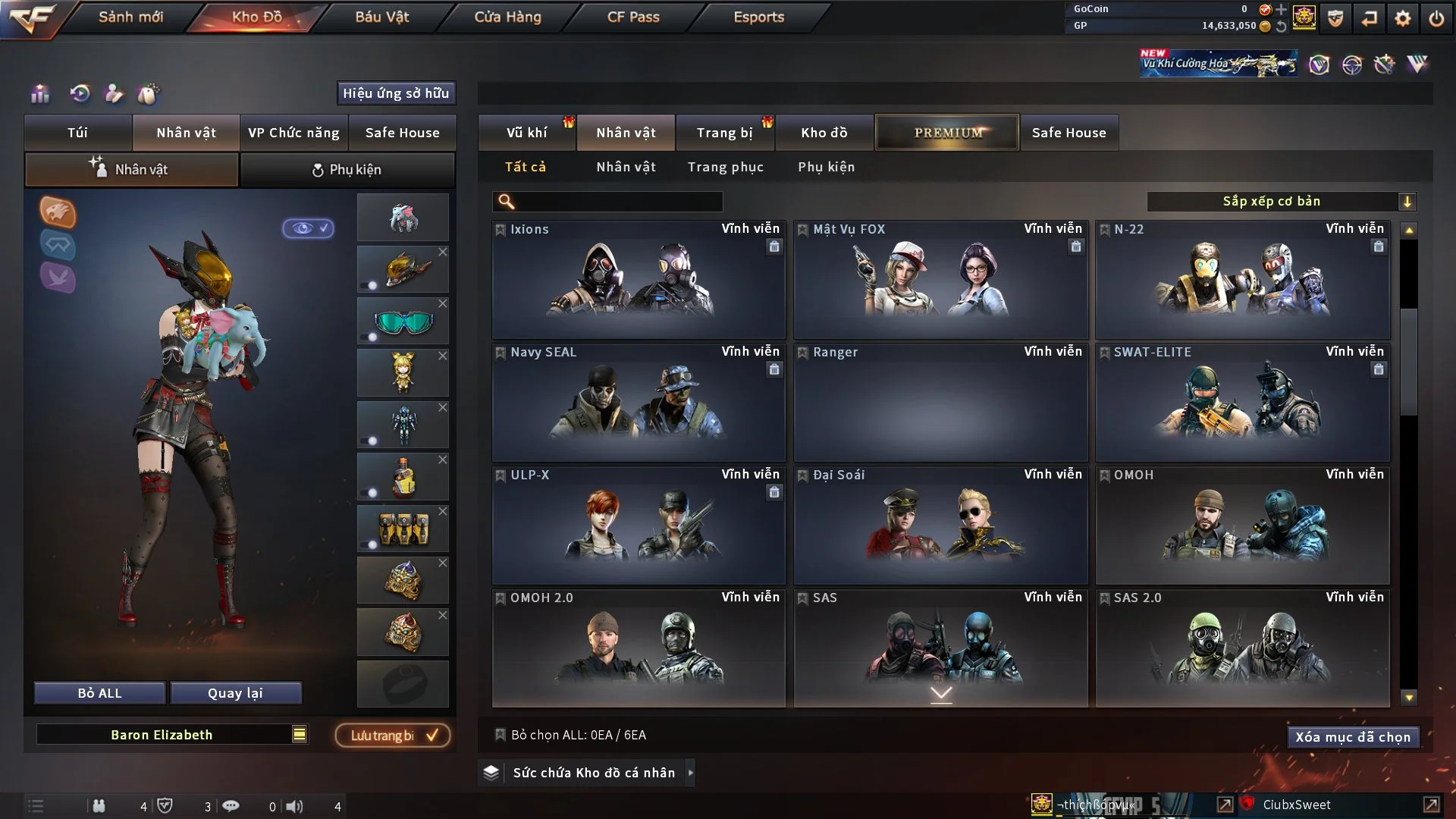The image size is (1456, 819).
Task: Select the Ixions character card
Action: click(638, 279)
